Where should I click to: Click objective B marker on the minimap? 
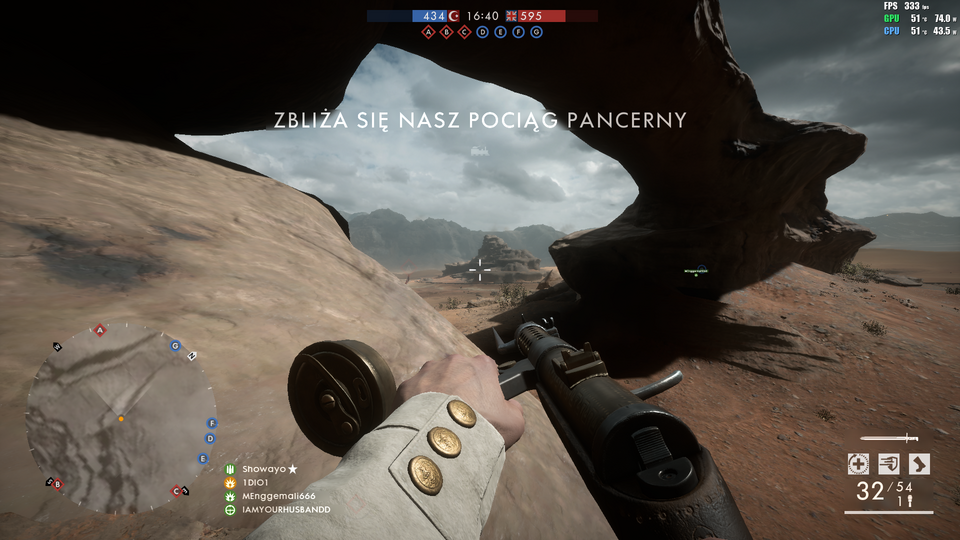[57, 484]
